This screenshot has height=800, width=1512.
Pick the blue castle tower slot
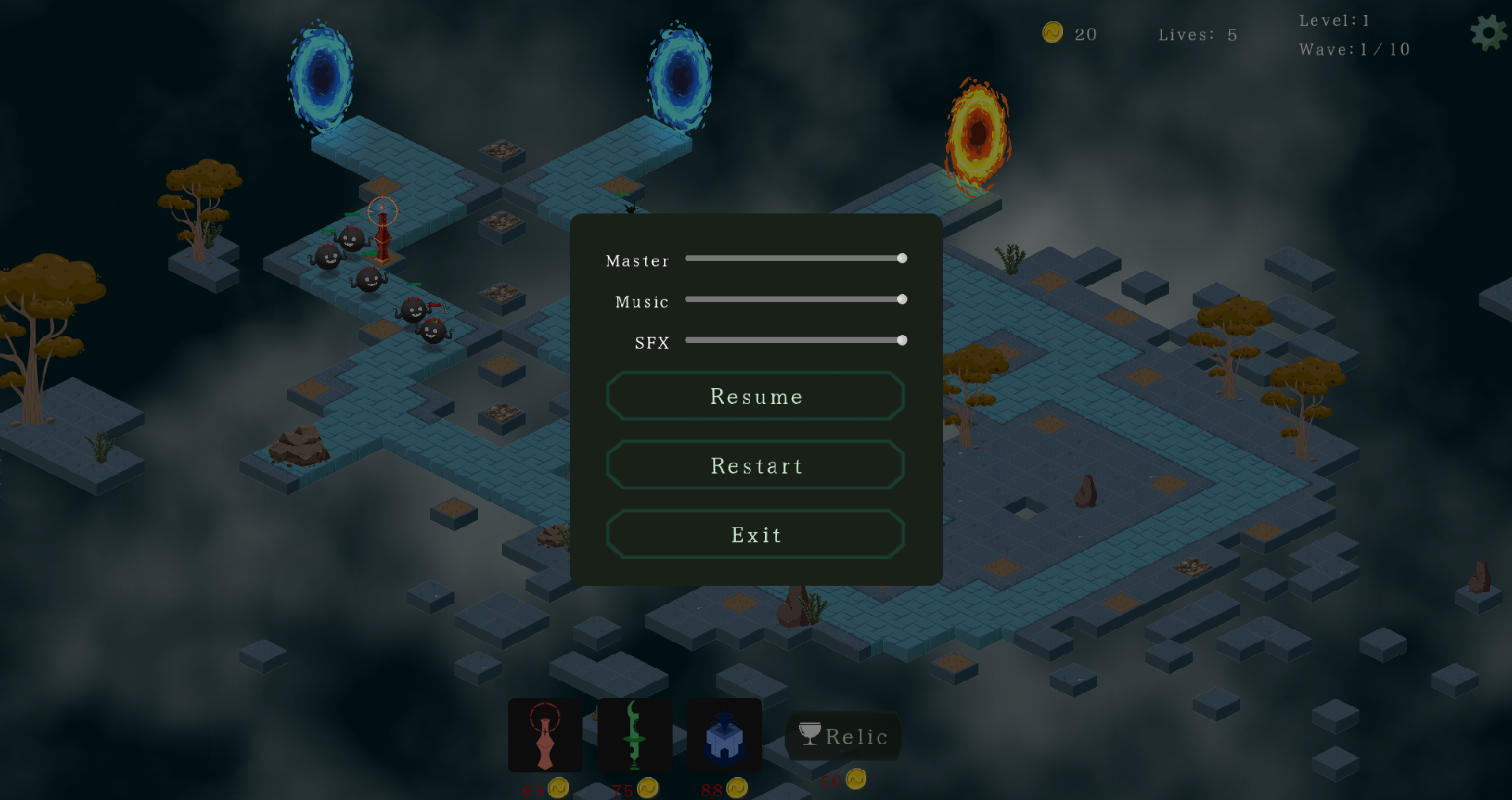pos(725,735)
